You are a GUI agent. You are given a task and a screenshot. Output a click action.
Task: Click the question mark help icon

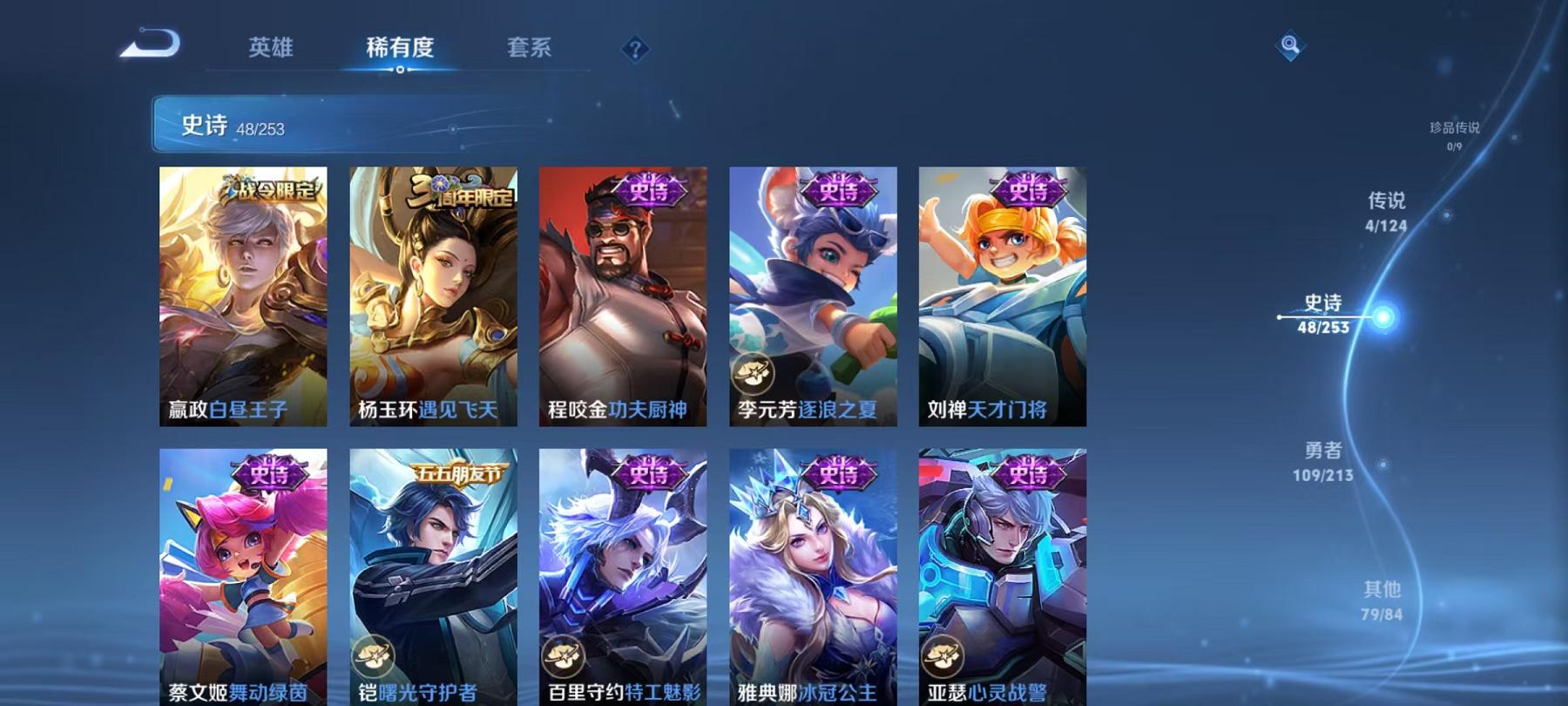coord(635,49)
